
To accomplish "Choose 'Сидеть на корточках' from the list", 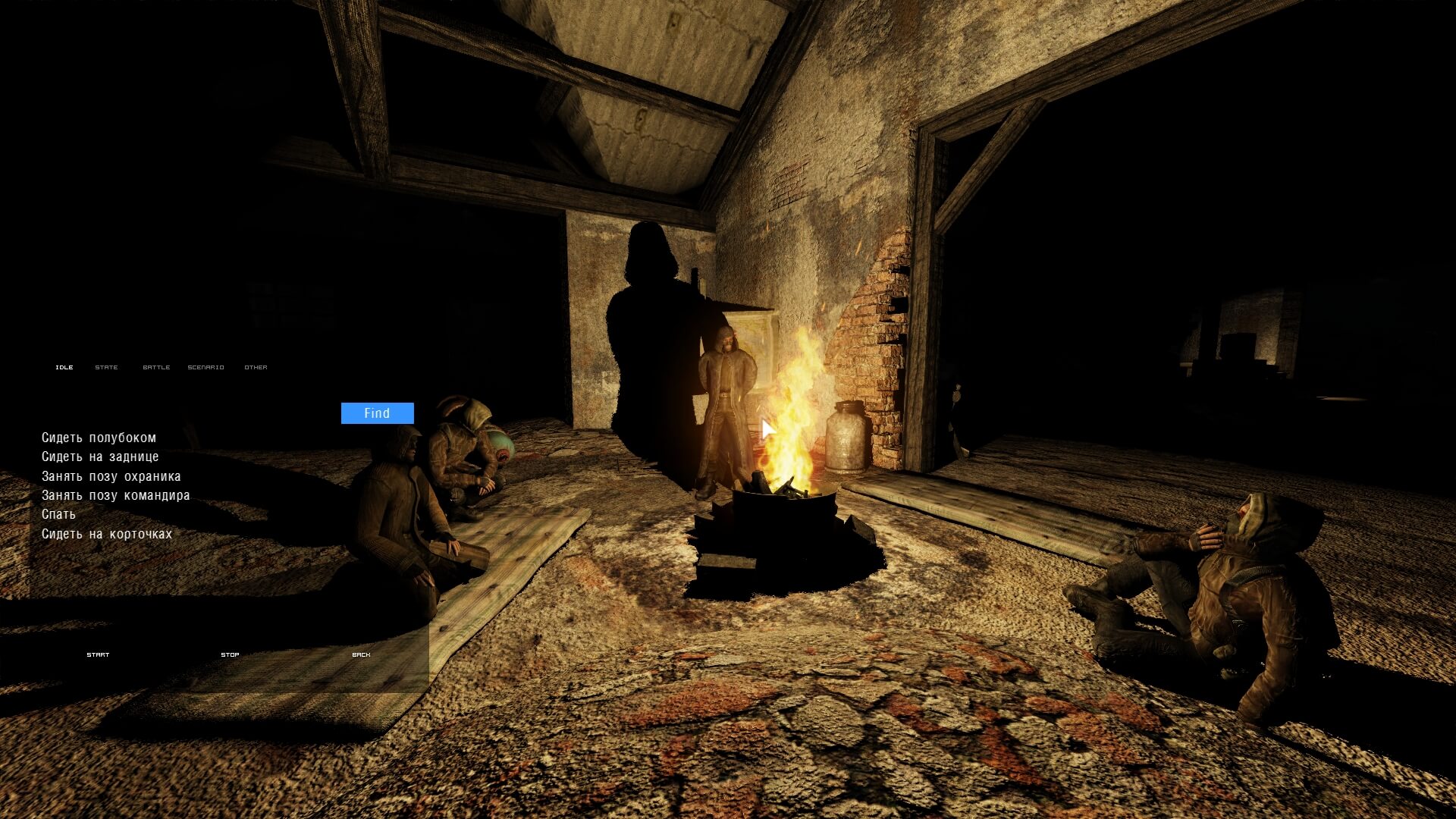I will click(107, 534).
